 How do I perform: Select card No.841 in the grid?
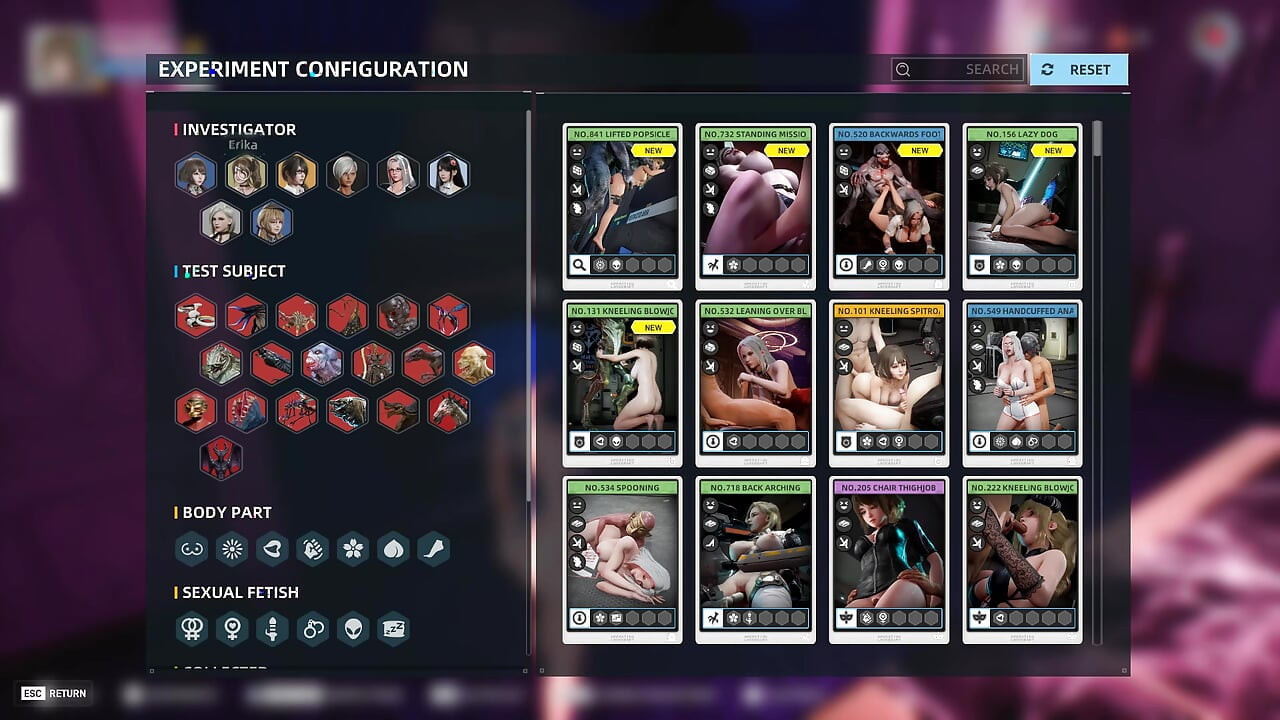coord(622,206)
